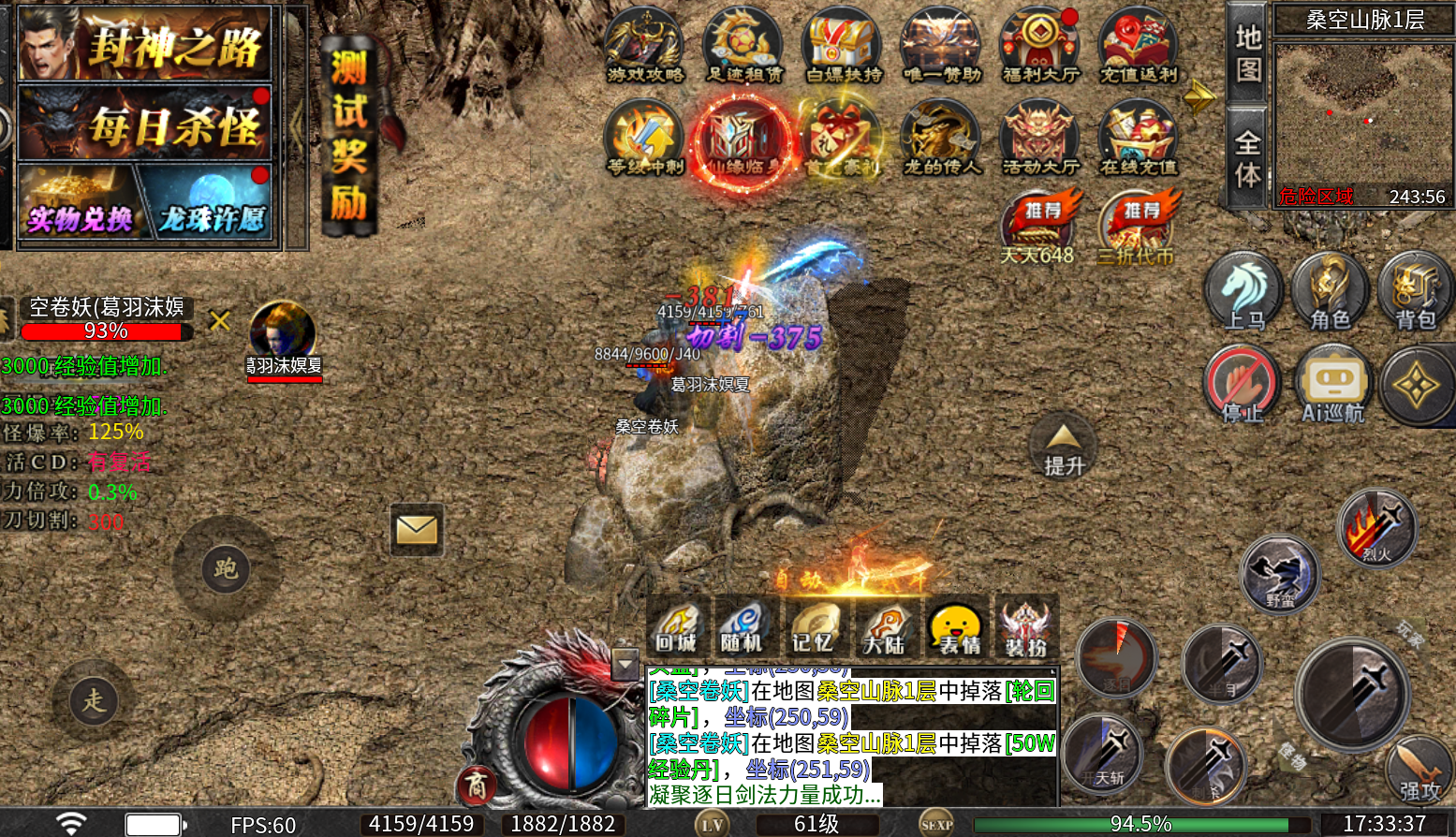Open the 角色 character sheet
The width and height of the screenshot is (1456, 837).
(x=1330, y=291)
